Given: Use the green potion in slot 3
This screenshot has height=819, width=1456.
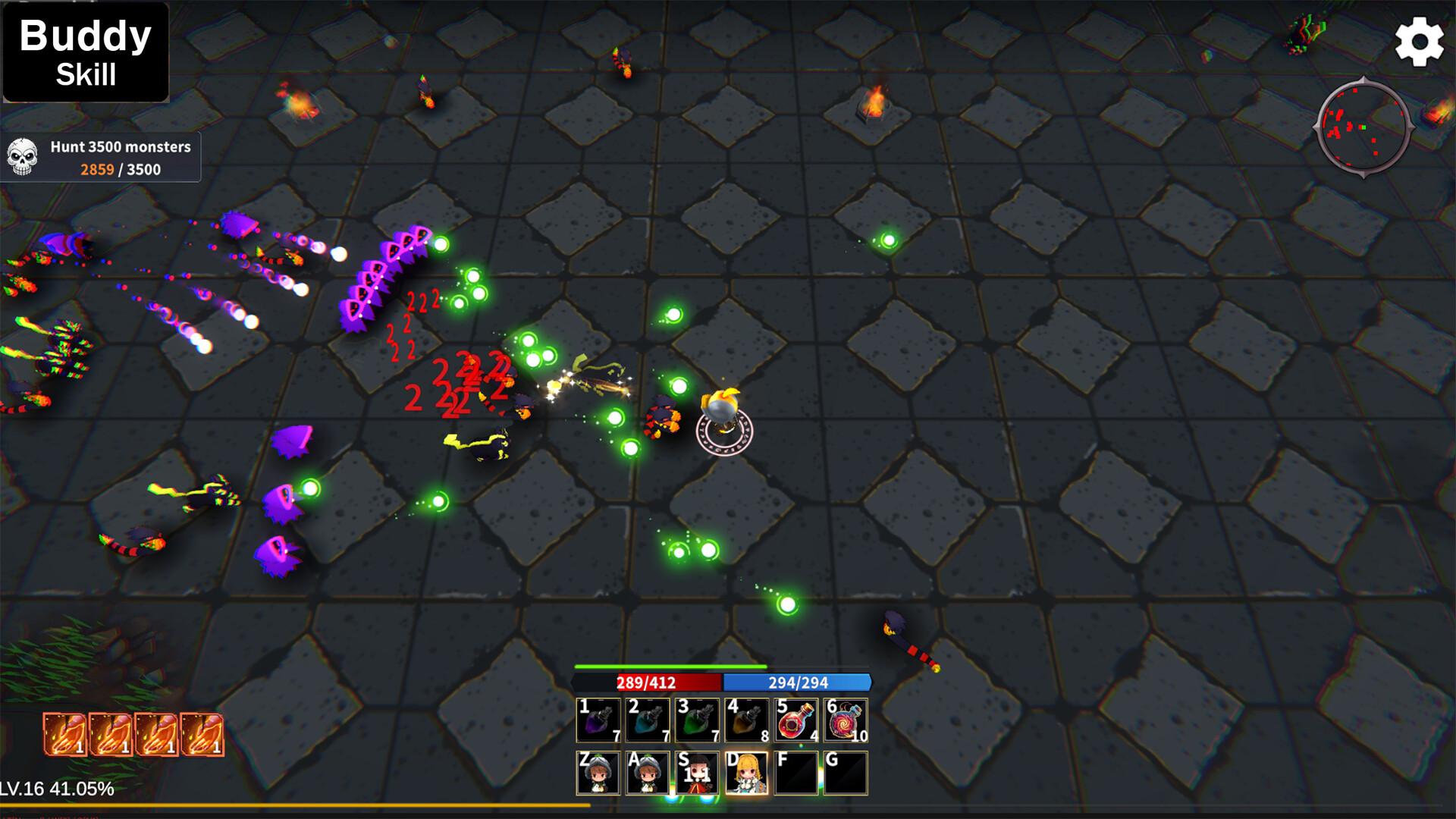Looking at the screenshot, I should tap(697, 720).
